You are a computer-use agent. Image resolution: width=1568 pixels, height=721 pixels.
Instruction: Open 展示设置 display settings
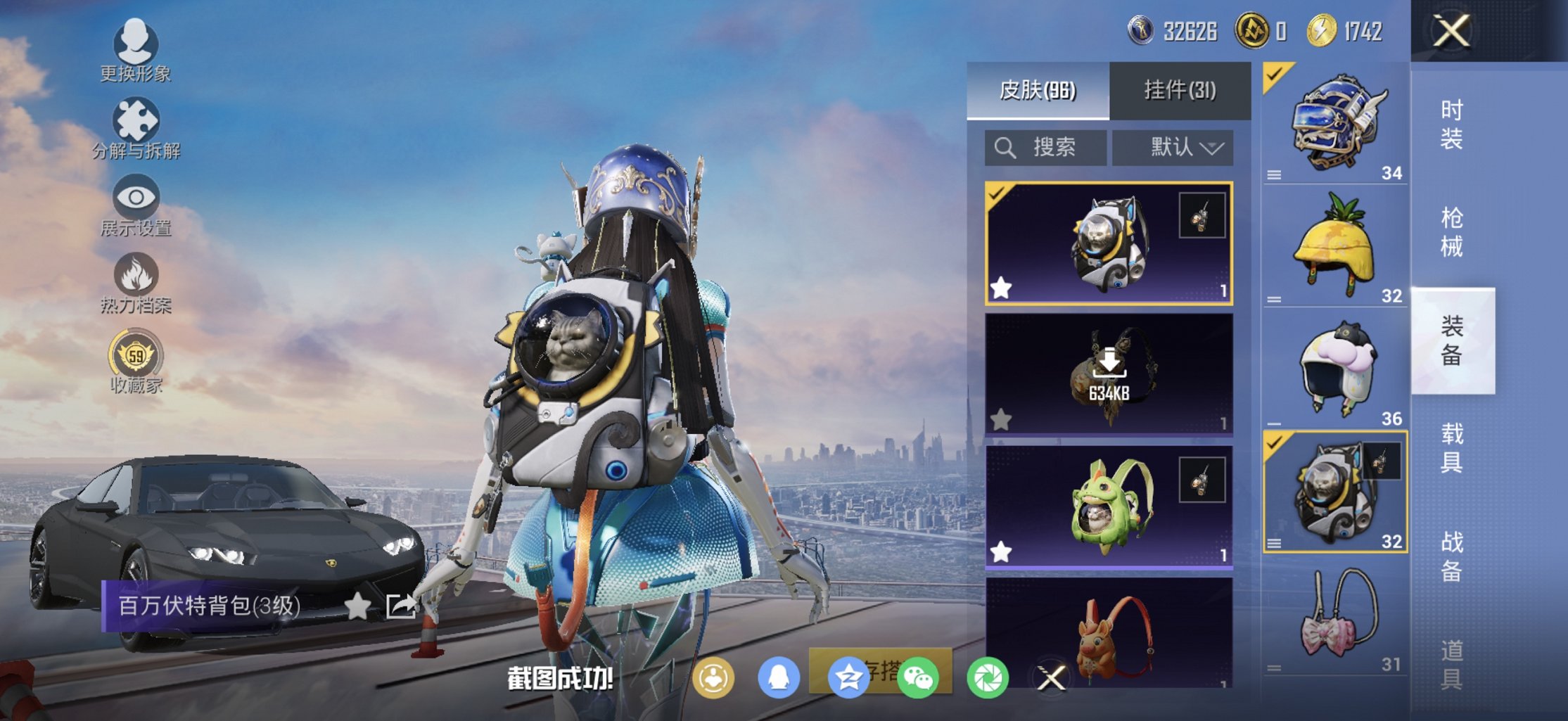click(136, 205)
